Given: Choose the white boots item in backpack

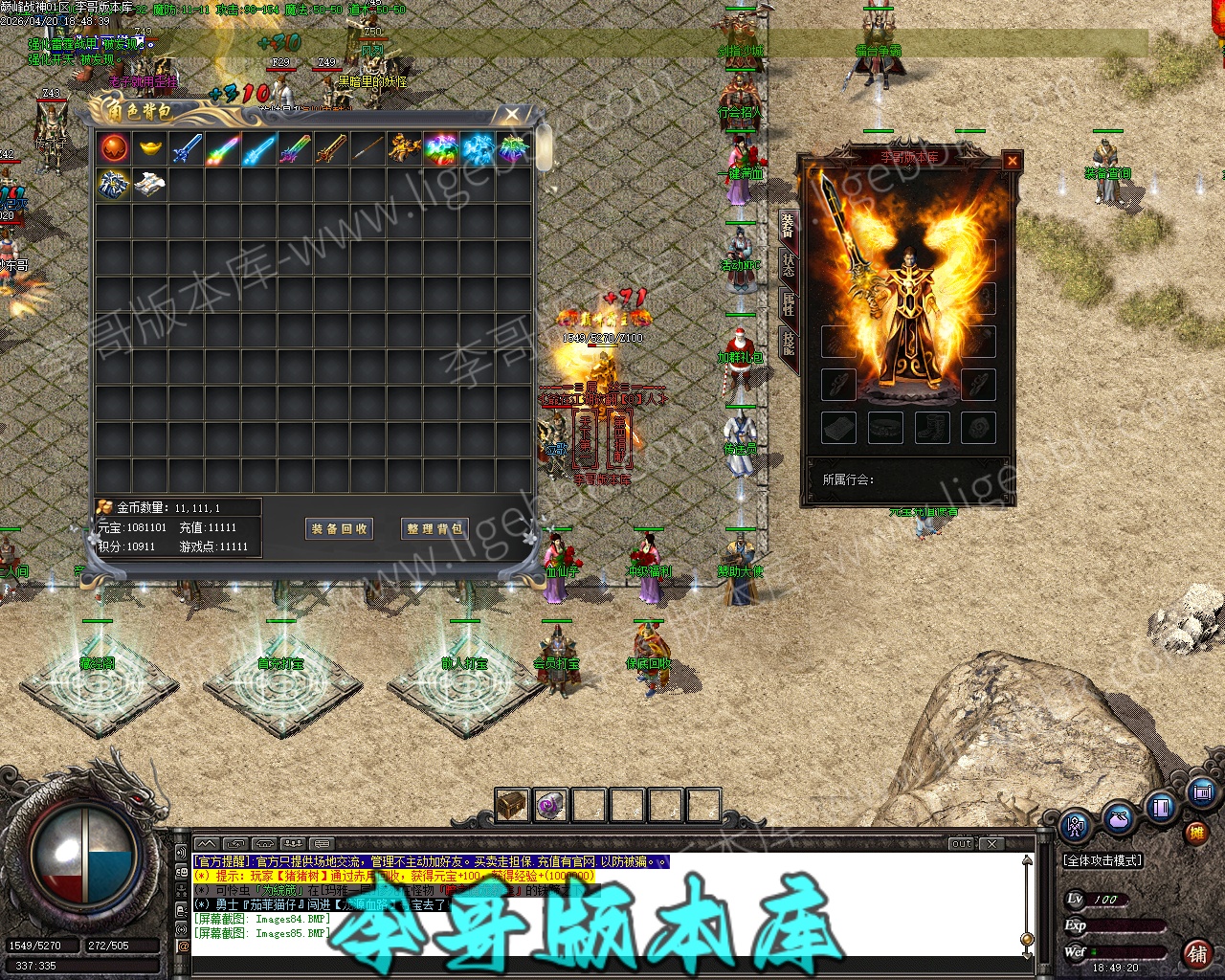Looking at the screenshot, I should 150,185.
